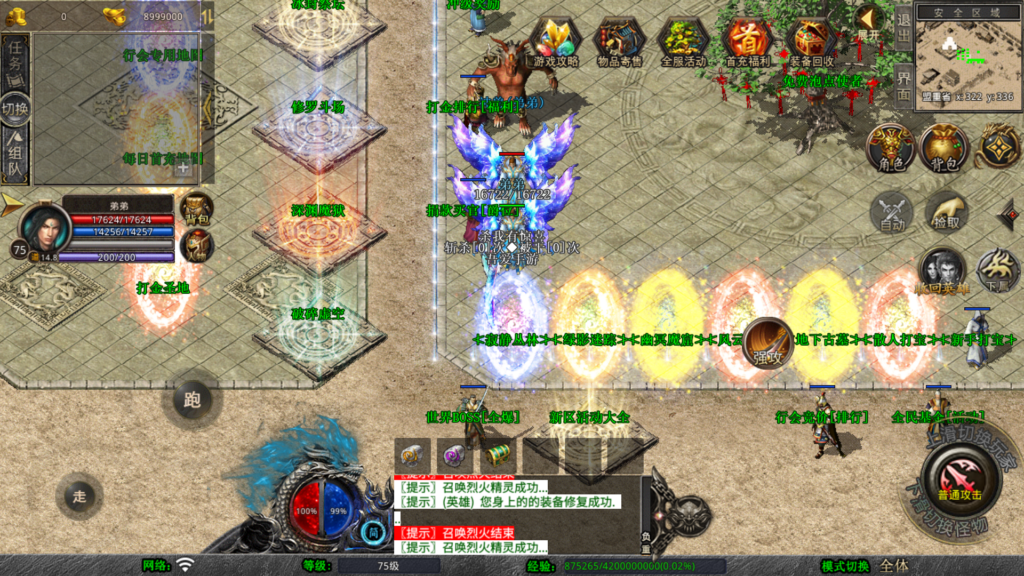Open the 物品寄售 consignment shop

620,42
